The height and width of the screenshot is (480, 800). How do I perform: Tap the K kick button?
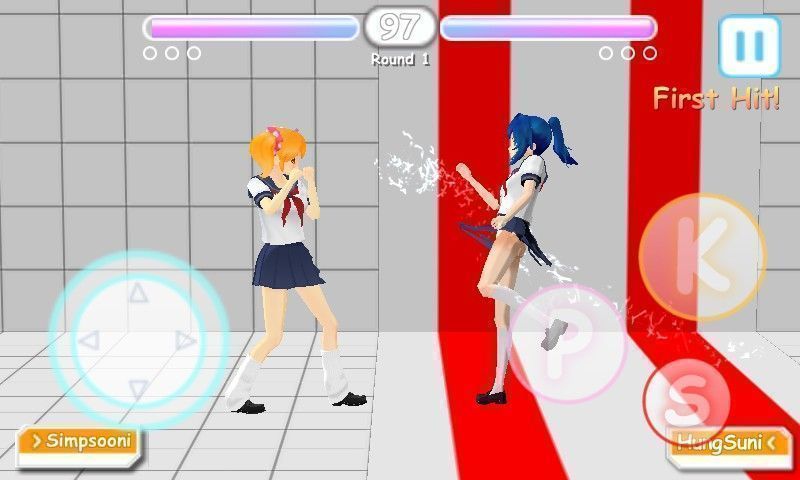pyautogui.click(x=701, y=257)
